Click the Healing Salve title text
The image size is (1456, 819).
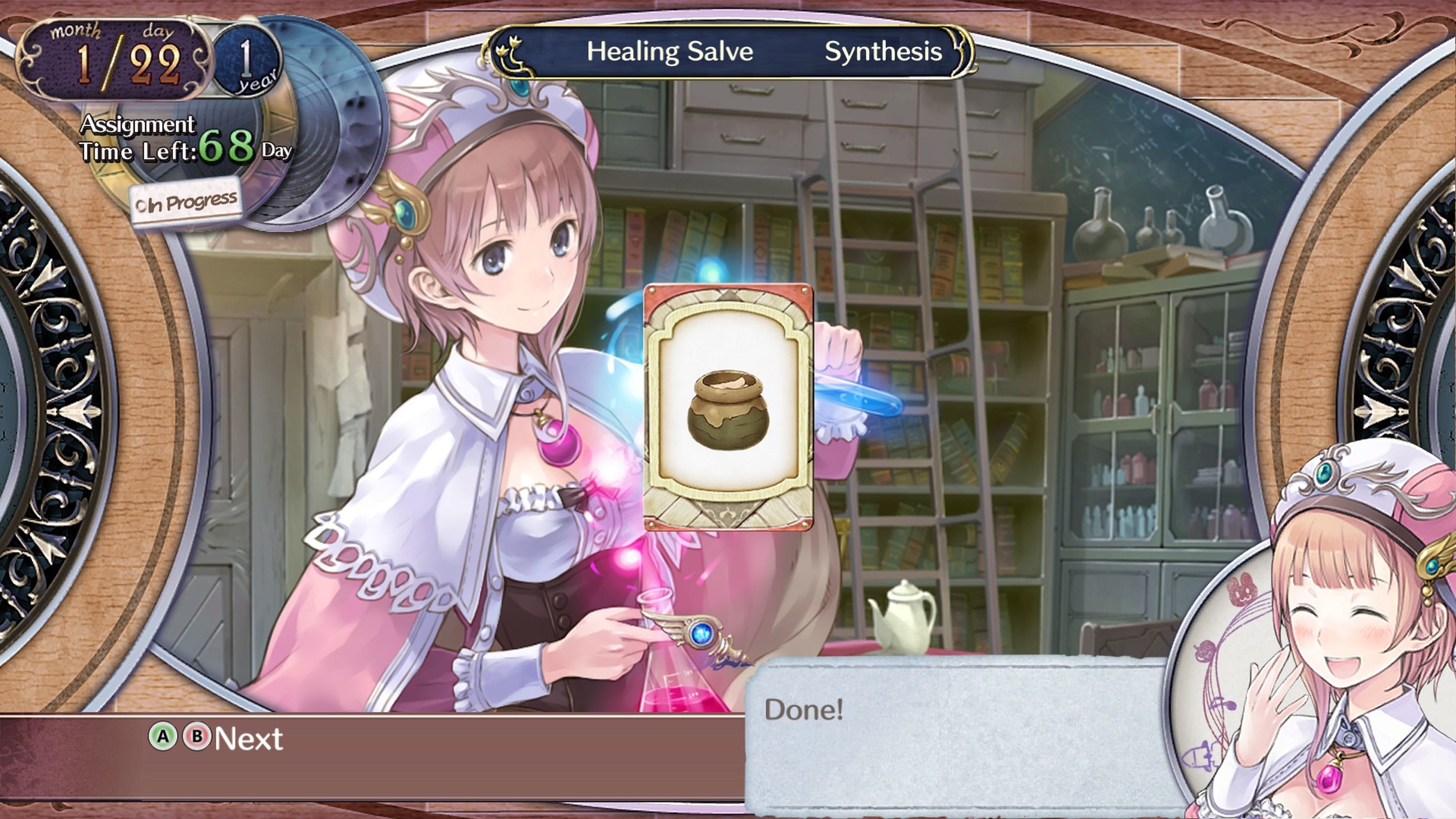pos(669,52)
